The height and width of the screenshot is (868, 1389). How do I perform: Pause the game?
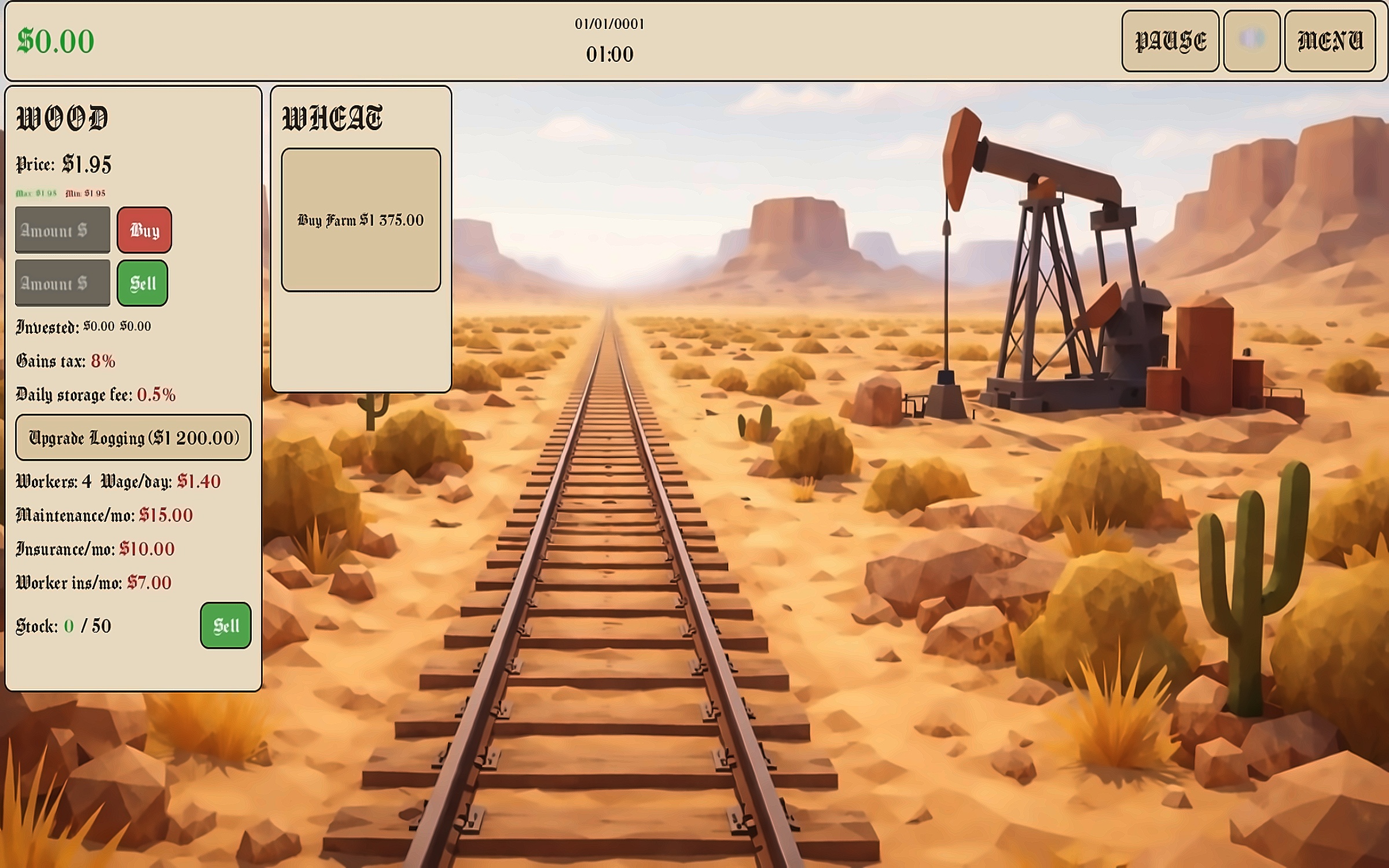[1170, 41]
